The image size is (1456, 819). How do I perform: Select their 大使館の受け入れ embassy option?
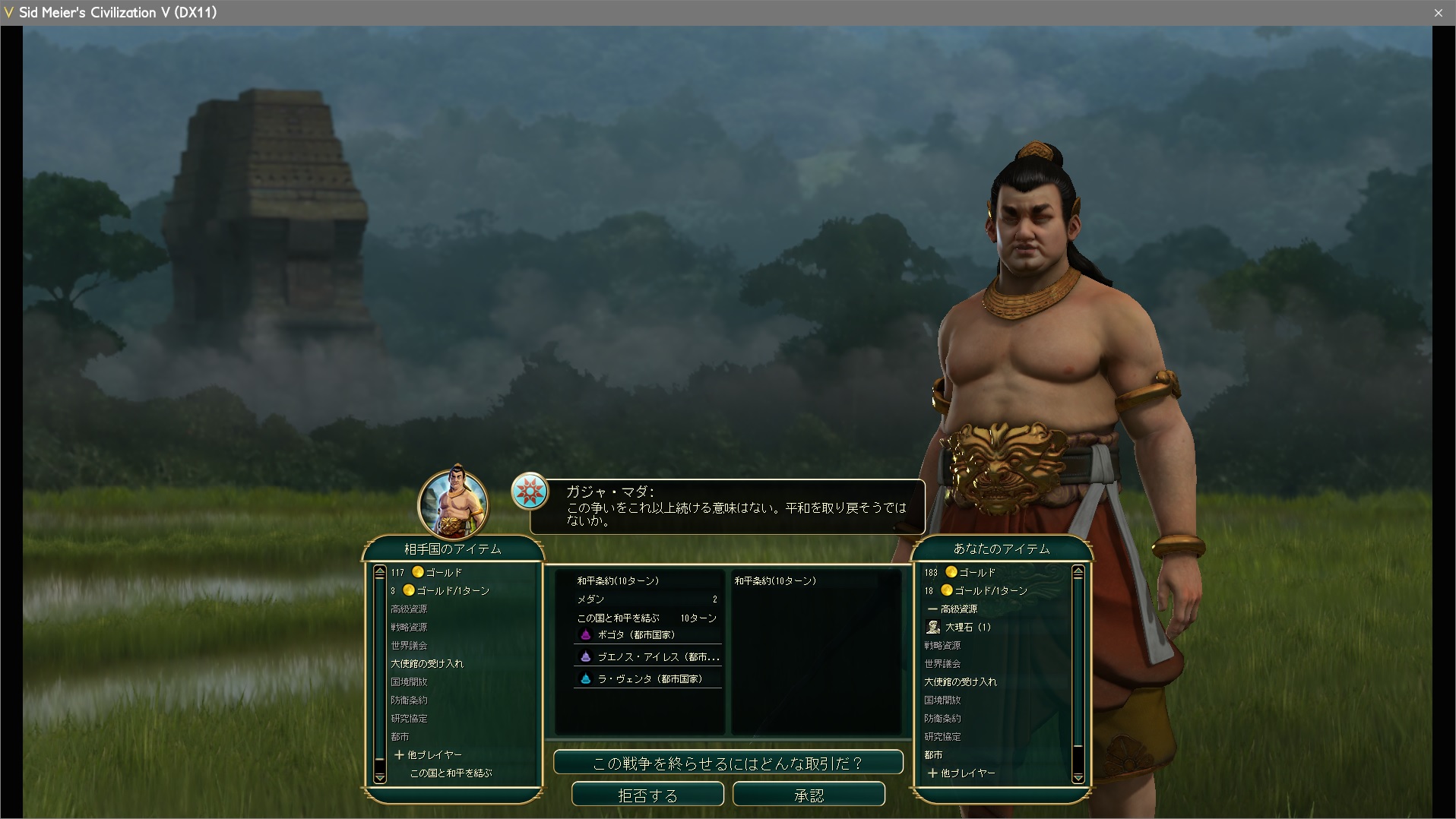click(x=427, y=663)
